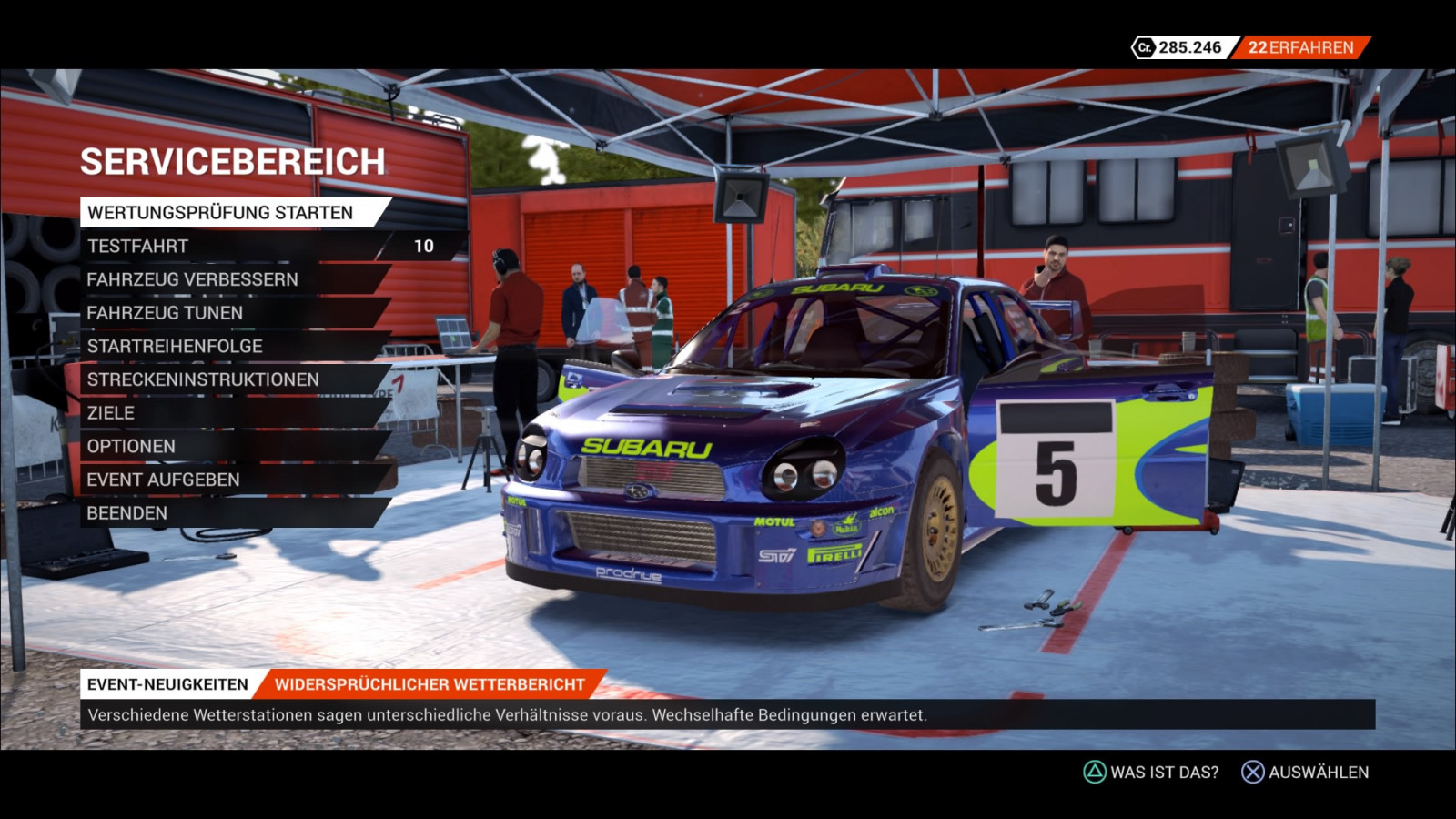Show the Startreihenfolge list
Image resolution: width=1456 pixels, height=819 pixels.
[x=175, y=347]
